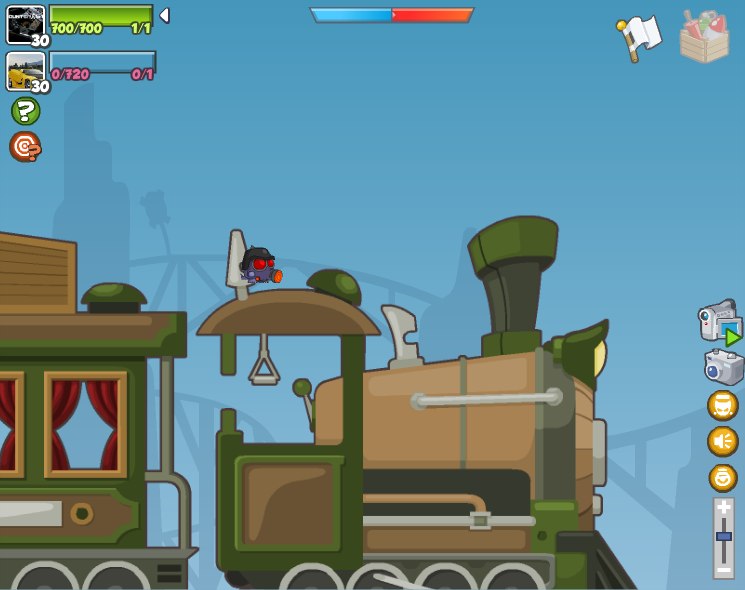Collapse the team panel with white arrow
745x590 pixels.
(164, 16)
